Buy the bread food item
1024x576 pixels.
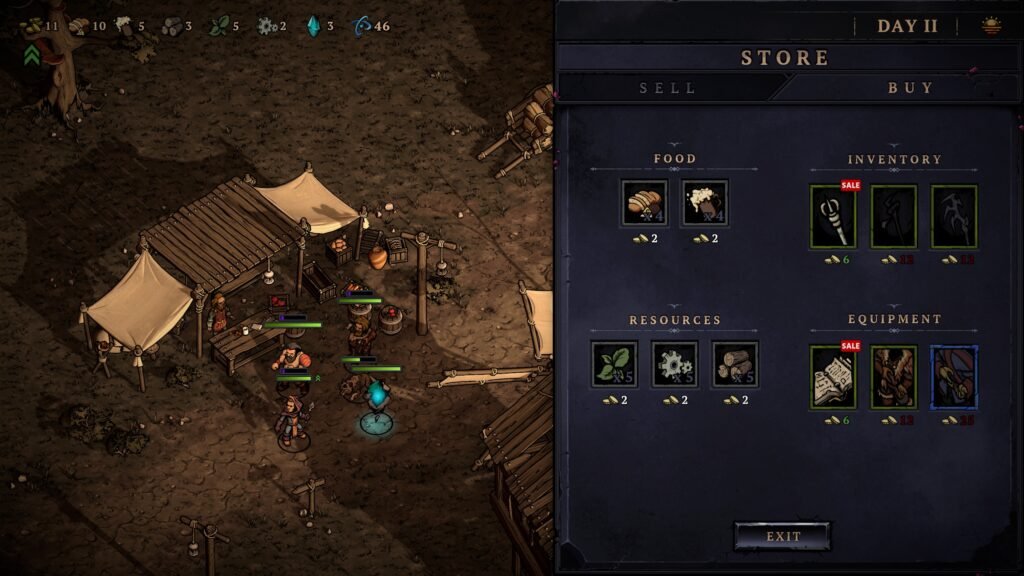pos(644,203)
